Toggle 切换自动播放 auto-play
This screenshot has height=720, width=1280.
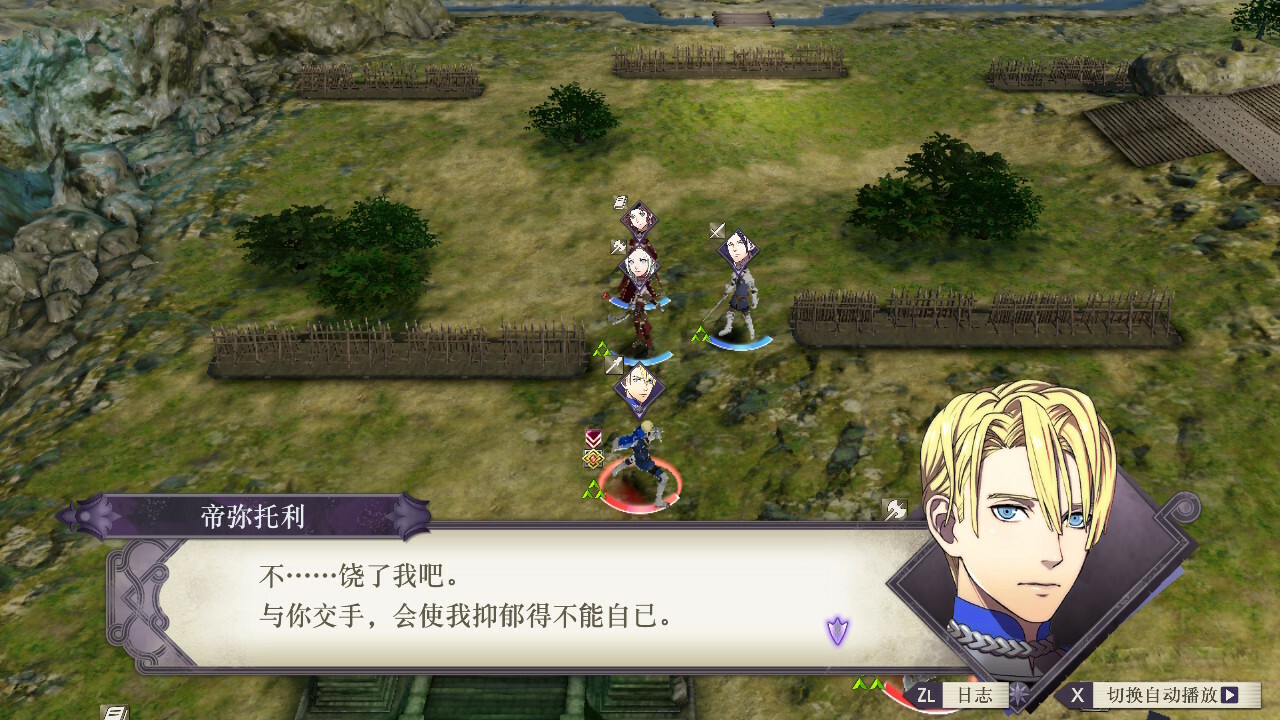point(1160,694)
